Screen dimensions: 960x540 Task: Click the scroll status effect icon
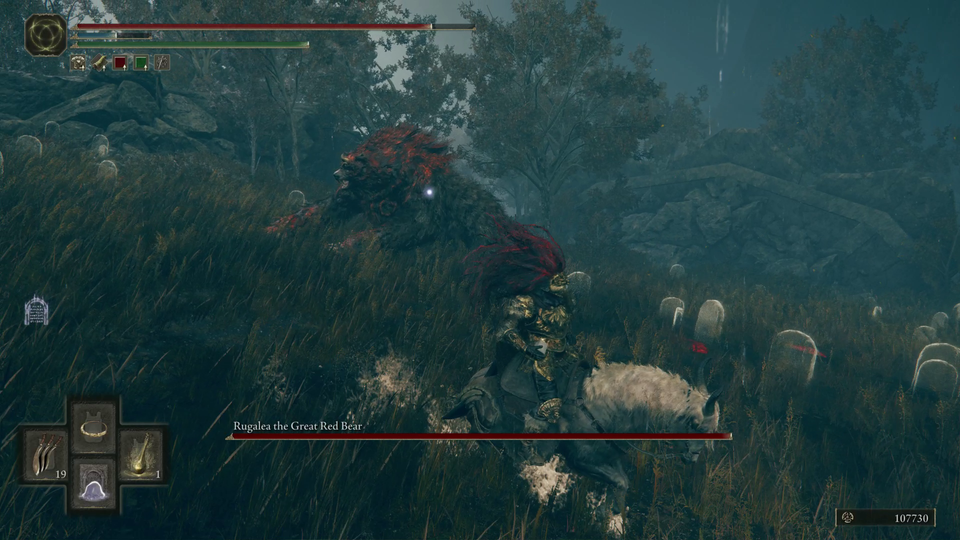coord(100,63)
